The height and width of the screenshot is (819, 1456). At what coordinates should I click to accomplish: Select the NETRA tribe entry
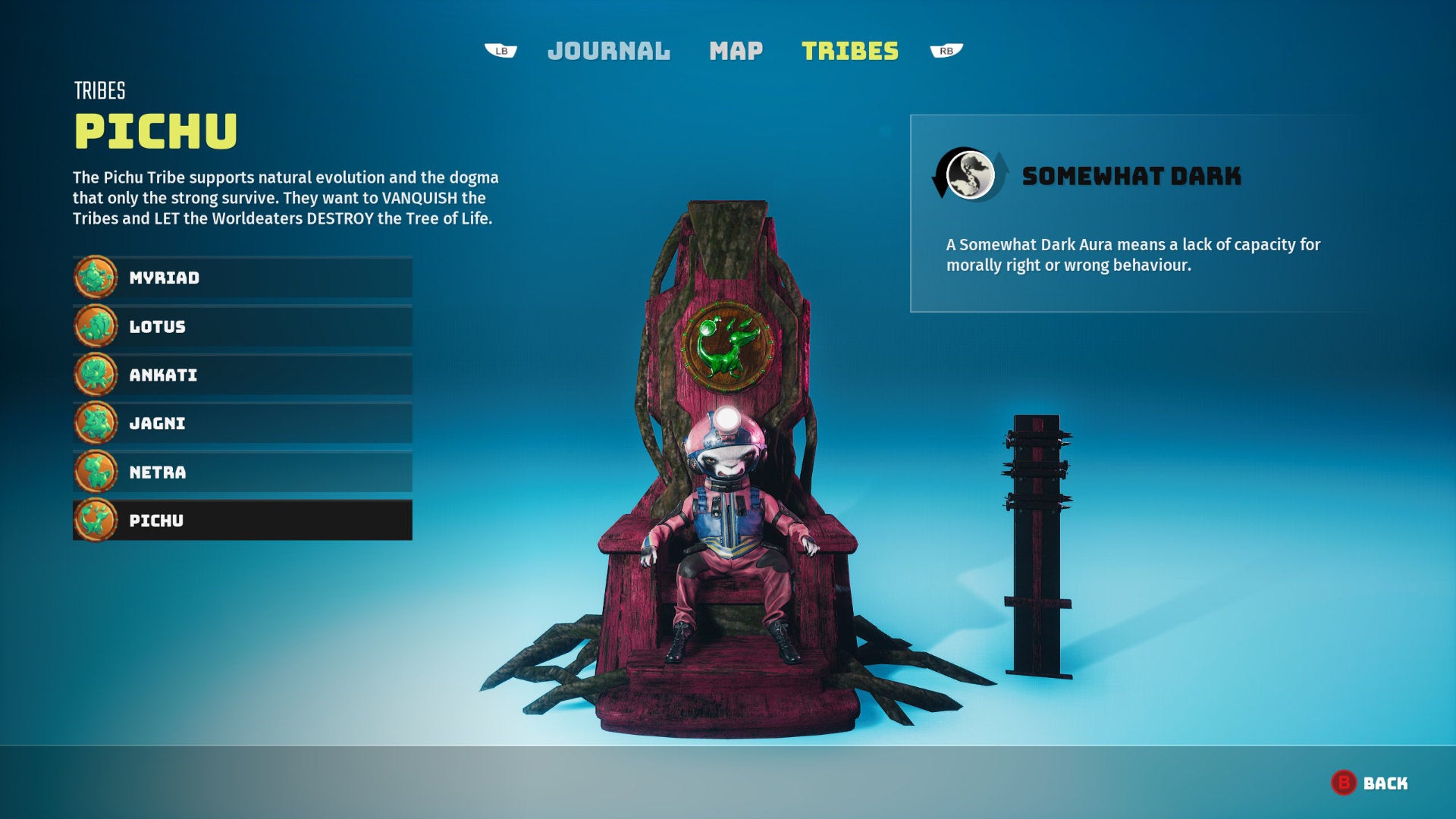pyautogui.click(x=243, y=472)
